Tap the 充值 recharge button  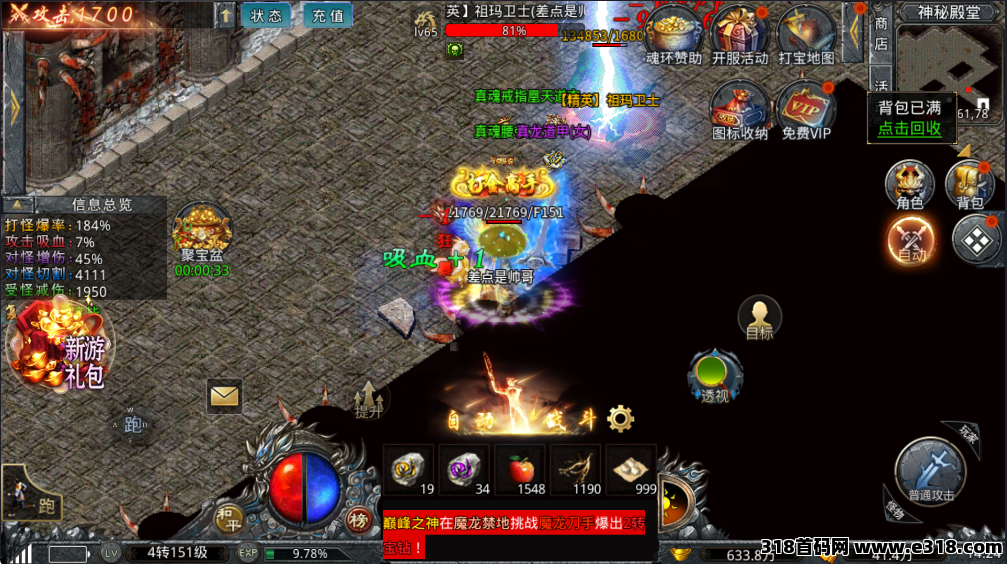327,15
